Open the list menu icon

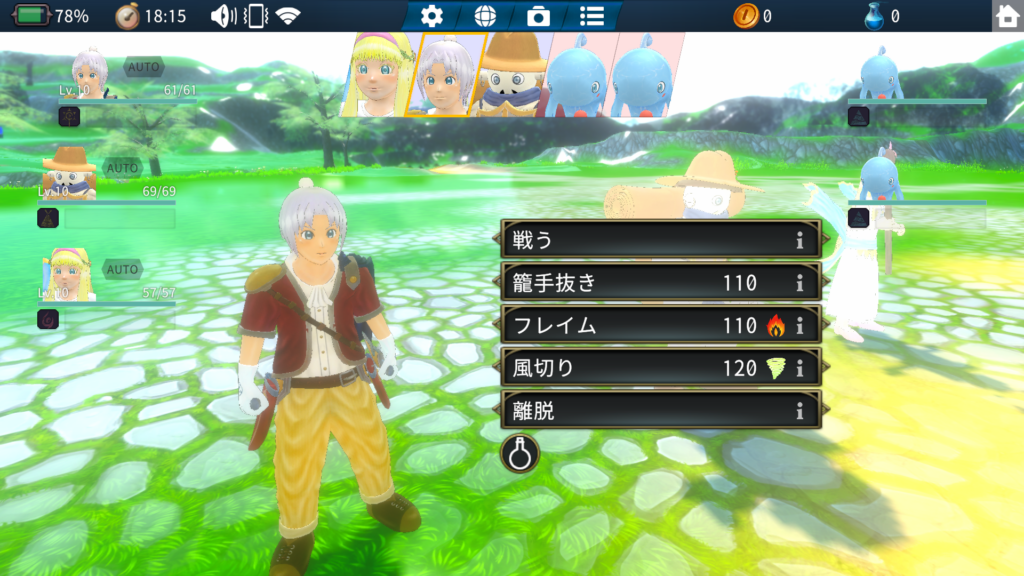click(592, 16)
